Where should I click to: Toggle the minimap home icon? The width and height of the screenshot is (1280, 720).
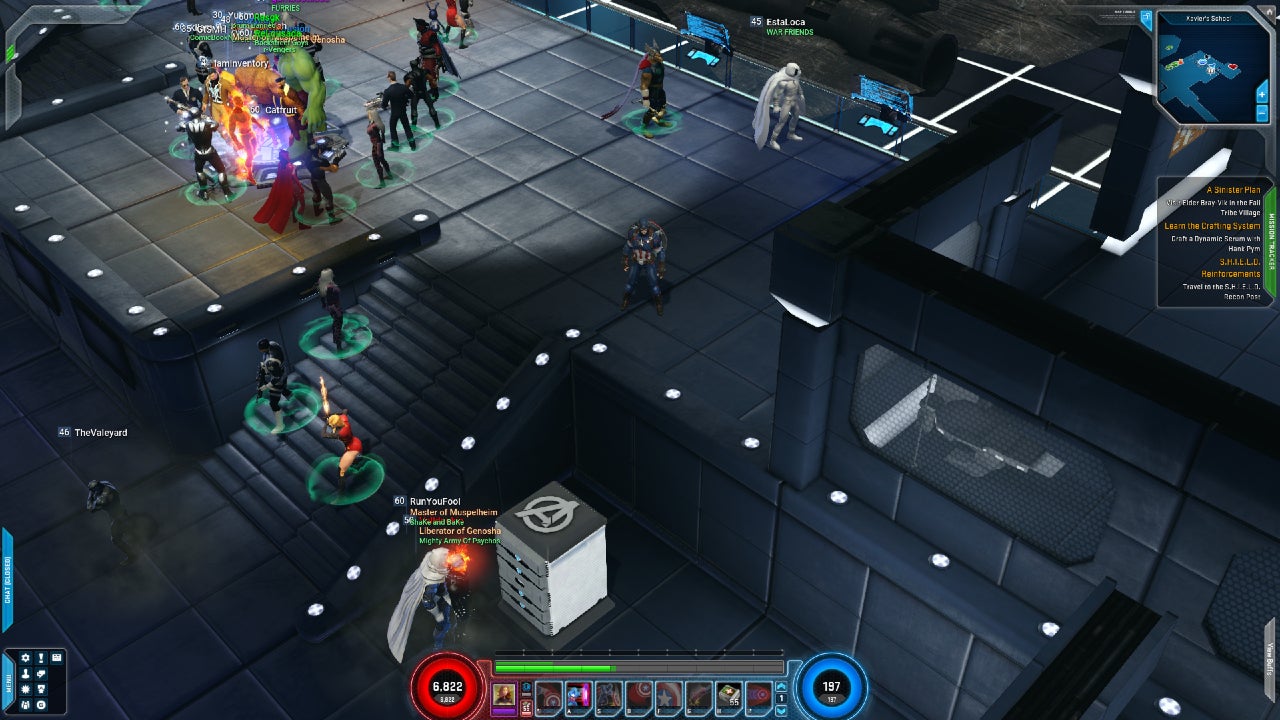[x=1270, y=11]
